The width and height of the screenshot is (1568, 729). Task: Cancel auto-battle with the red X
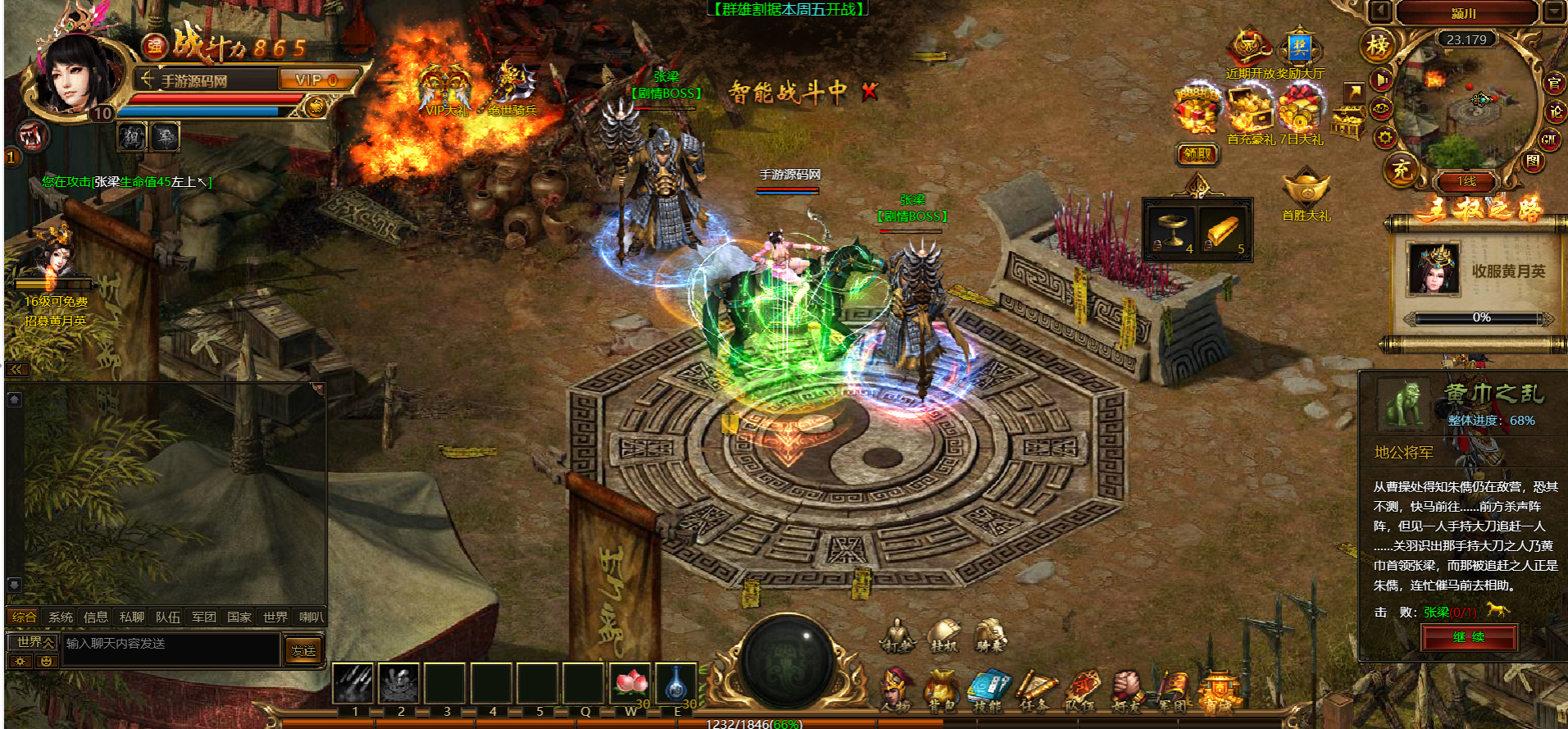pos(870,92)
